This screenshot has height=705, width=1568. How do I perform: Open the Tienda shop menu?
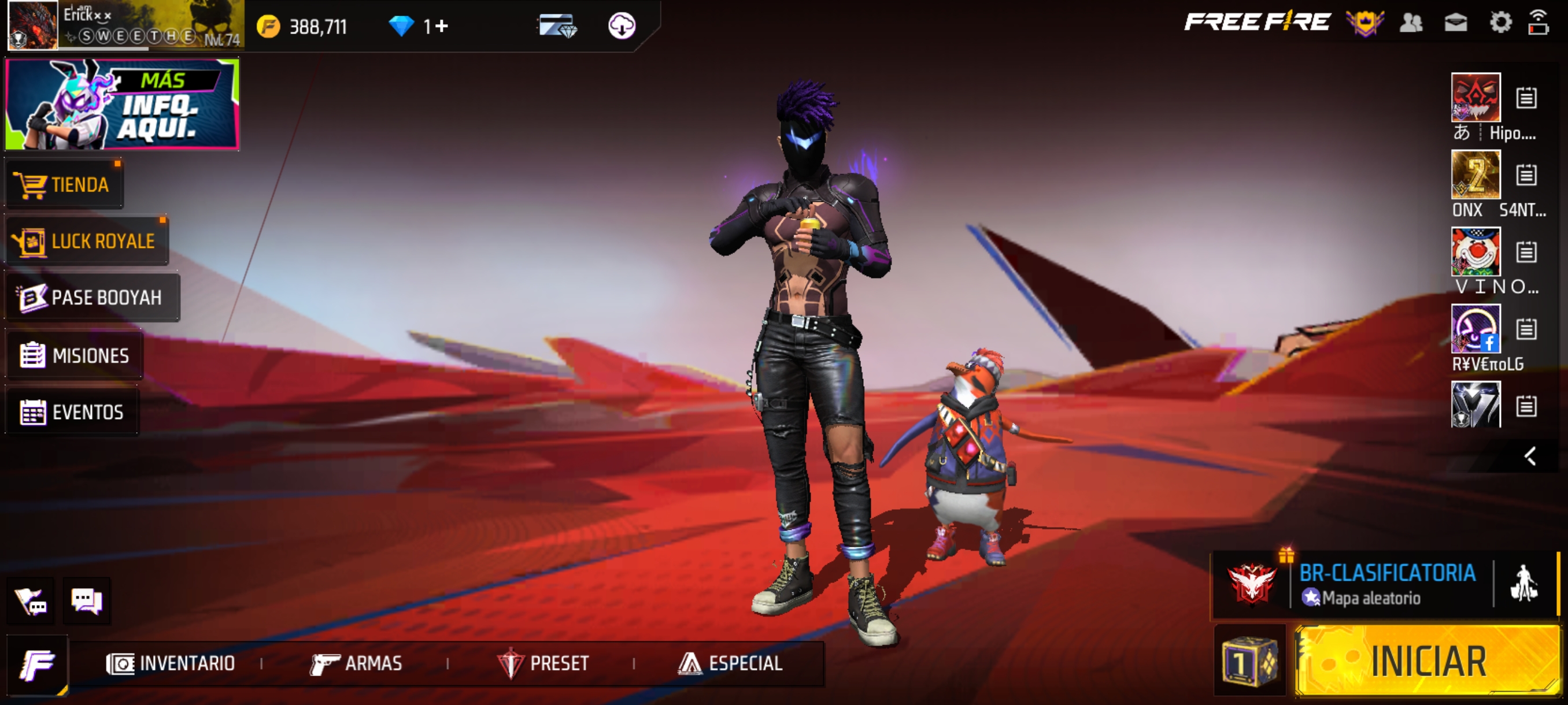click(63, 184)
